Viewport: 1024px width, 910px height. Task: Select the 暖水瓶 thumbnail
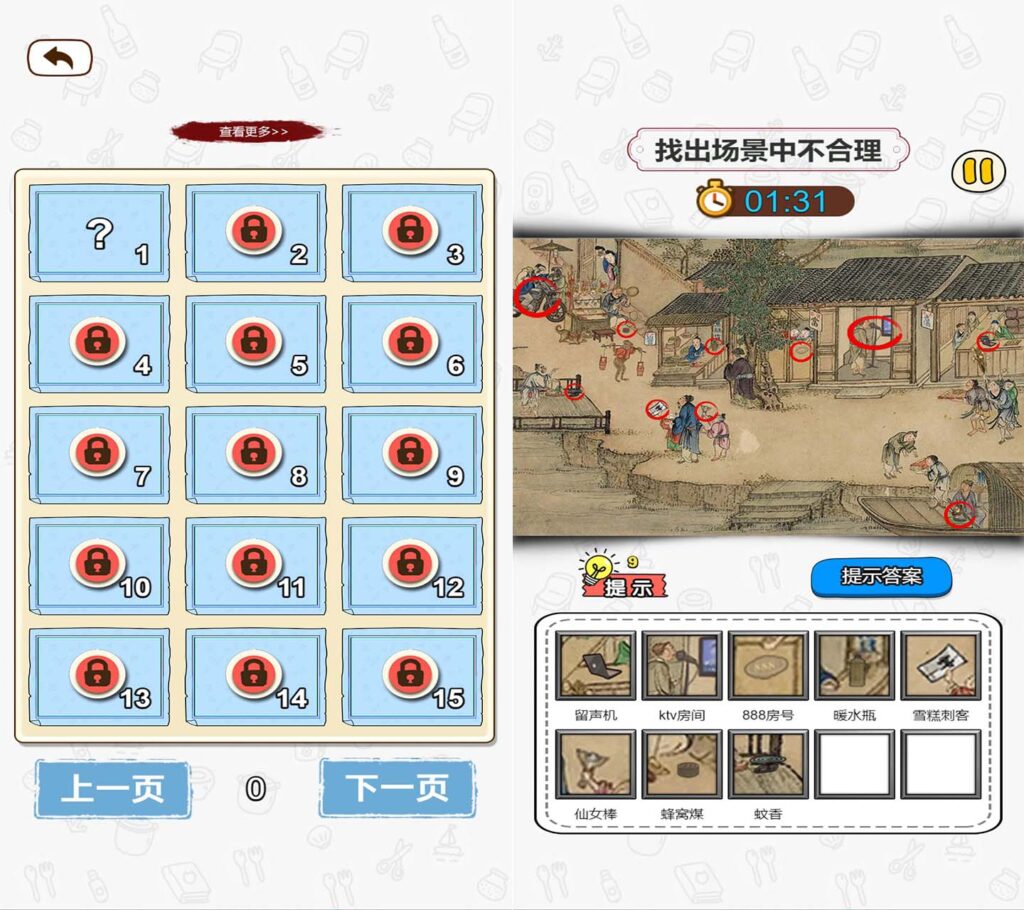click(854, 665)
